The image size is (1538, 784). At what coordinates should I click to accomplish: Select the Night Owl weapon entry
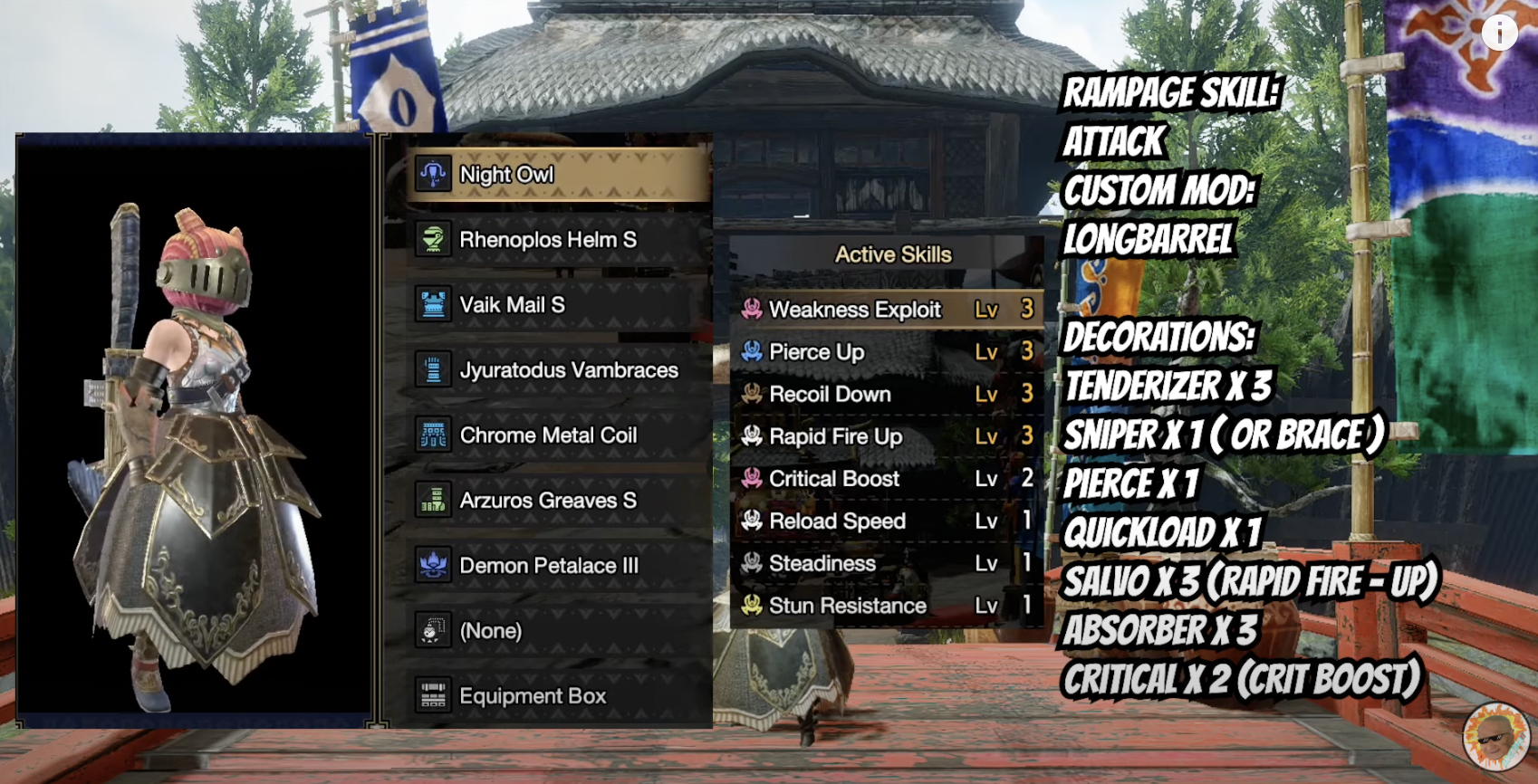point(556,175)
